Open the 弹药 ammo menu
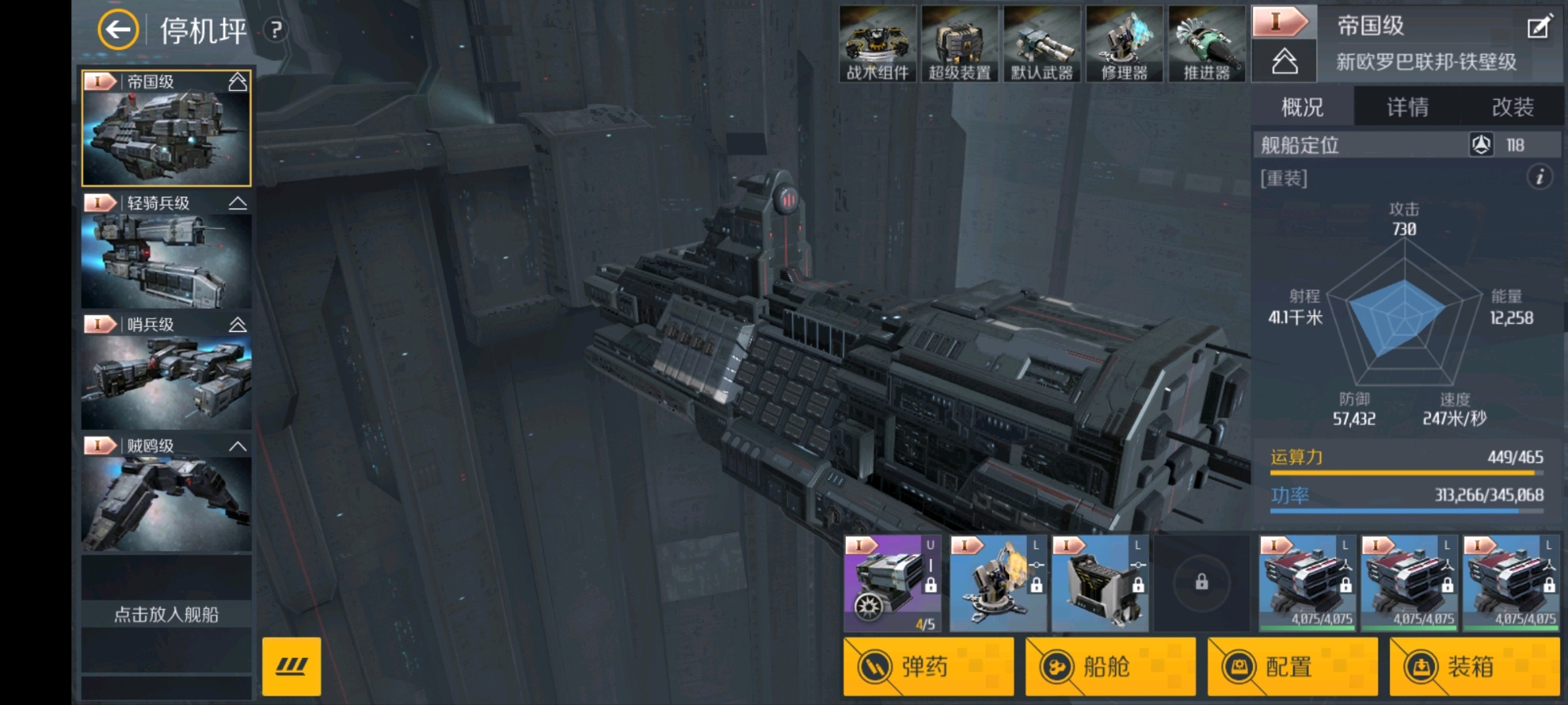 tap(928, 667)
